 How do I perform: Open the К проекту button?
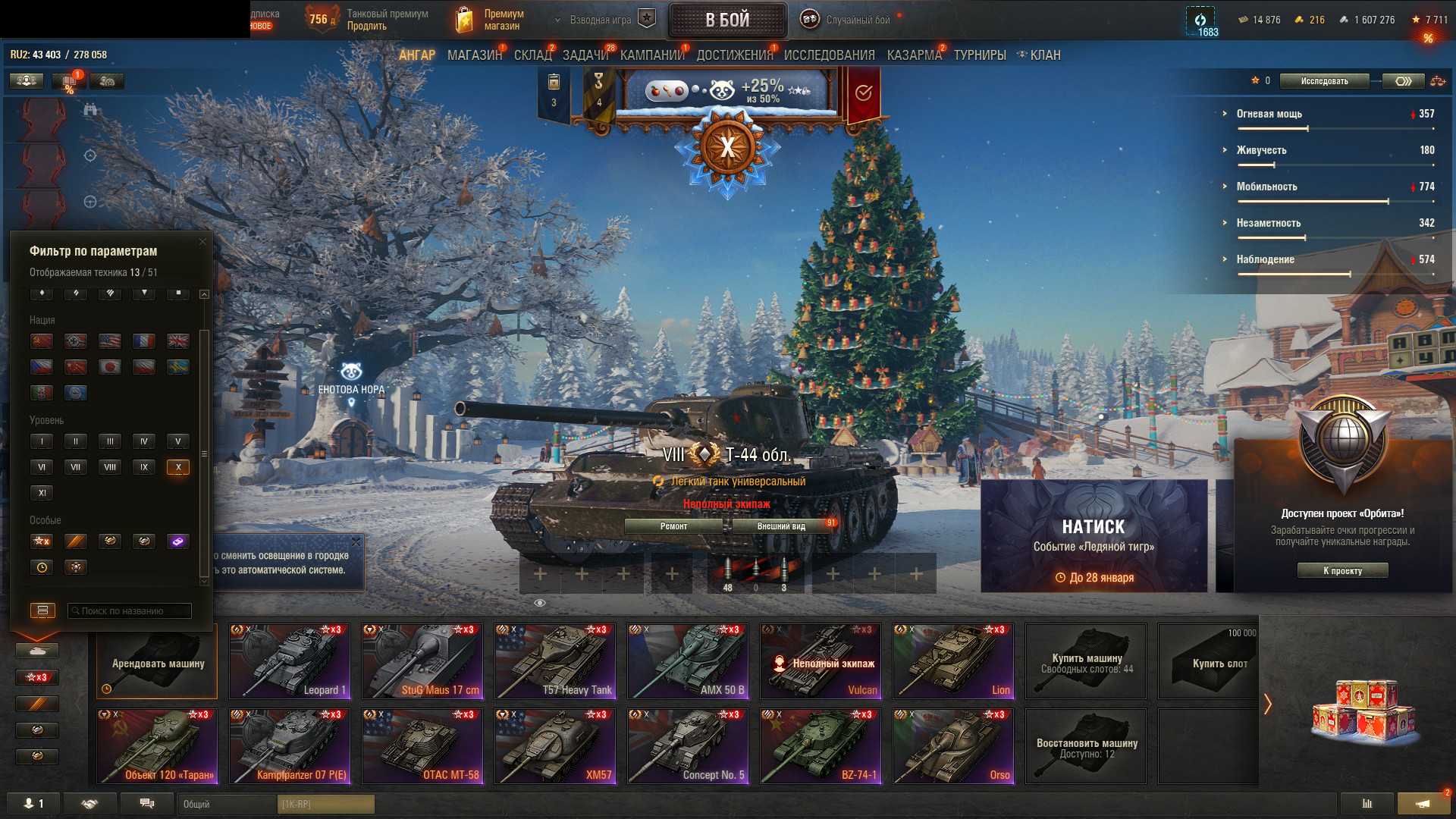click(1342, 571)
